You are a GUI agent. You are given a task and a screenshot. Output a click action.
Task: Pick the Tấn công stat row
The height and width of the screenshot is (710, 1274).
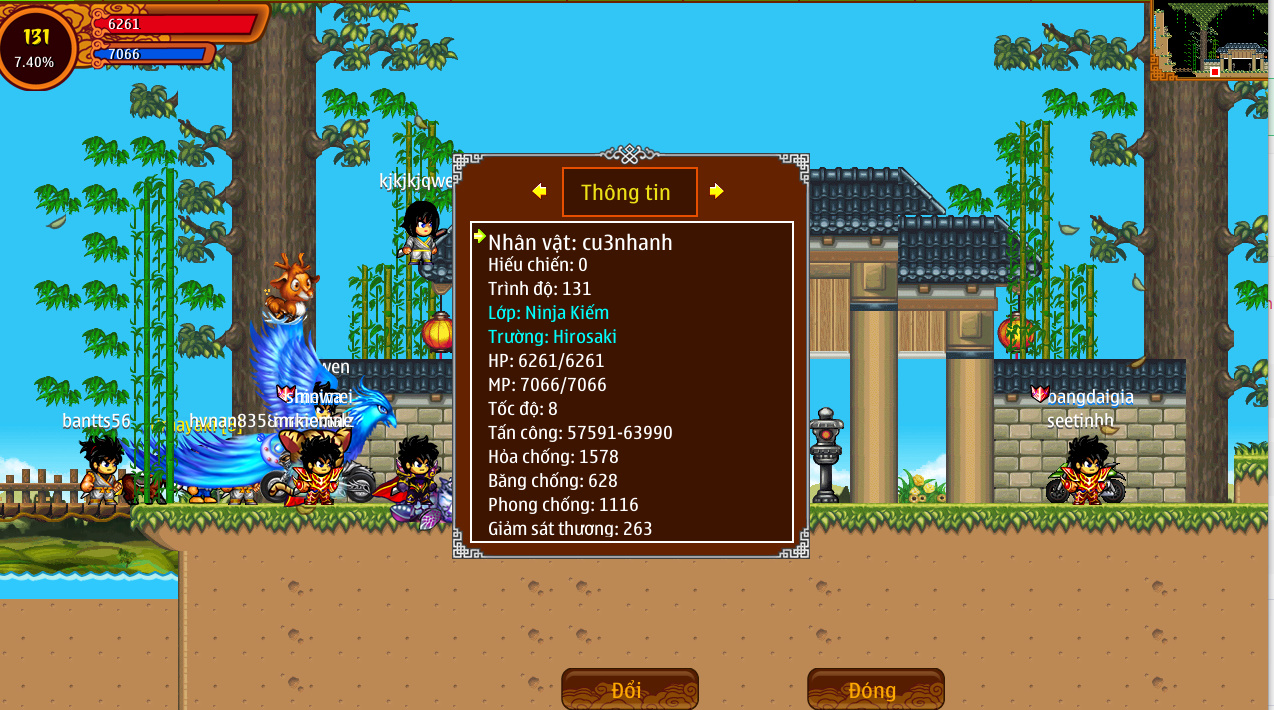tap(580, 433)
